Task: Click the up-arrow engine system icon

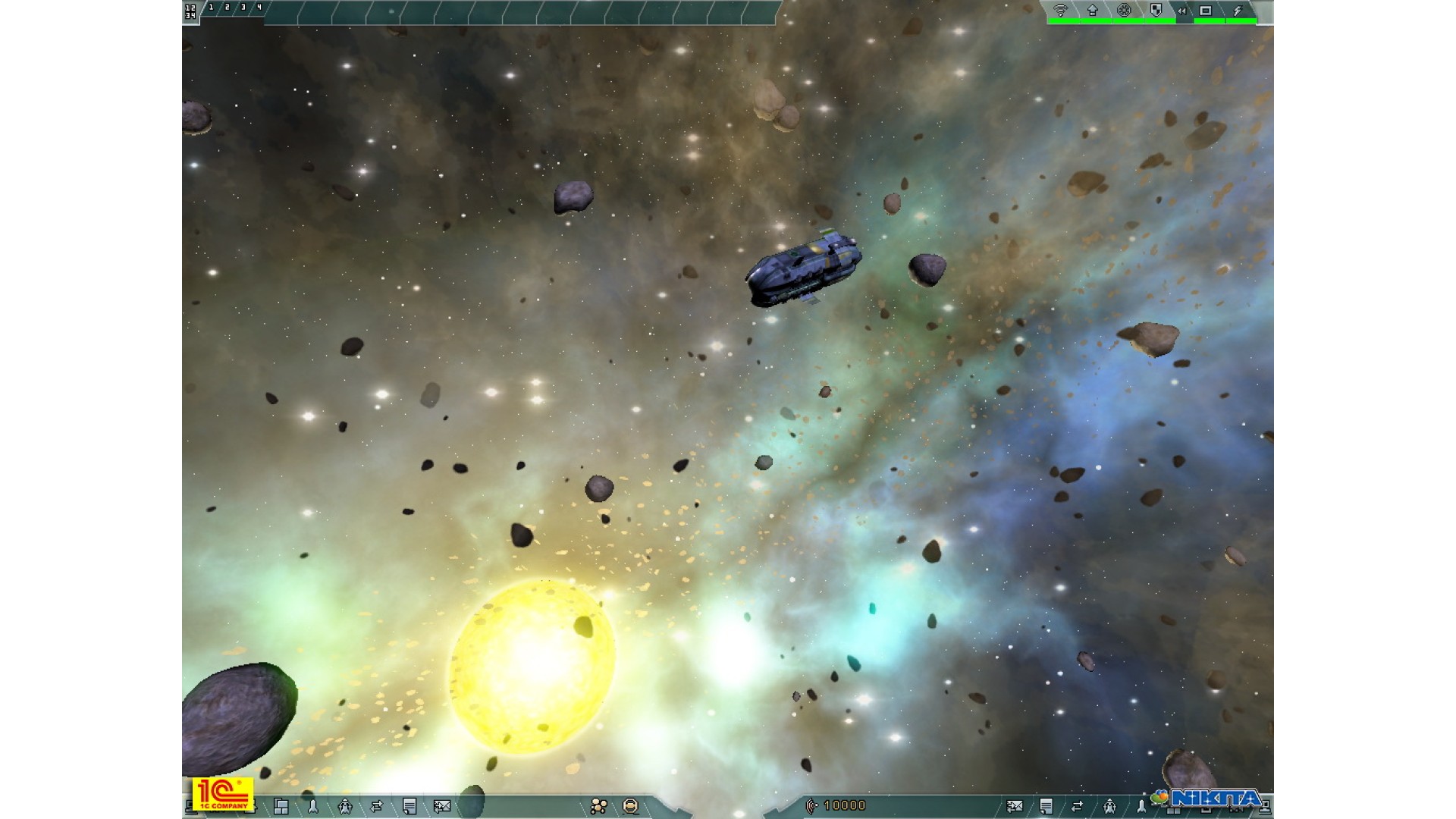Action: click(x=1092, y=11)
